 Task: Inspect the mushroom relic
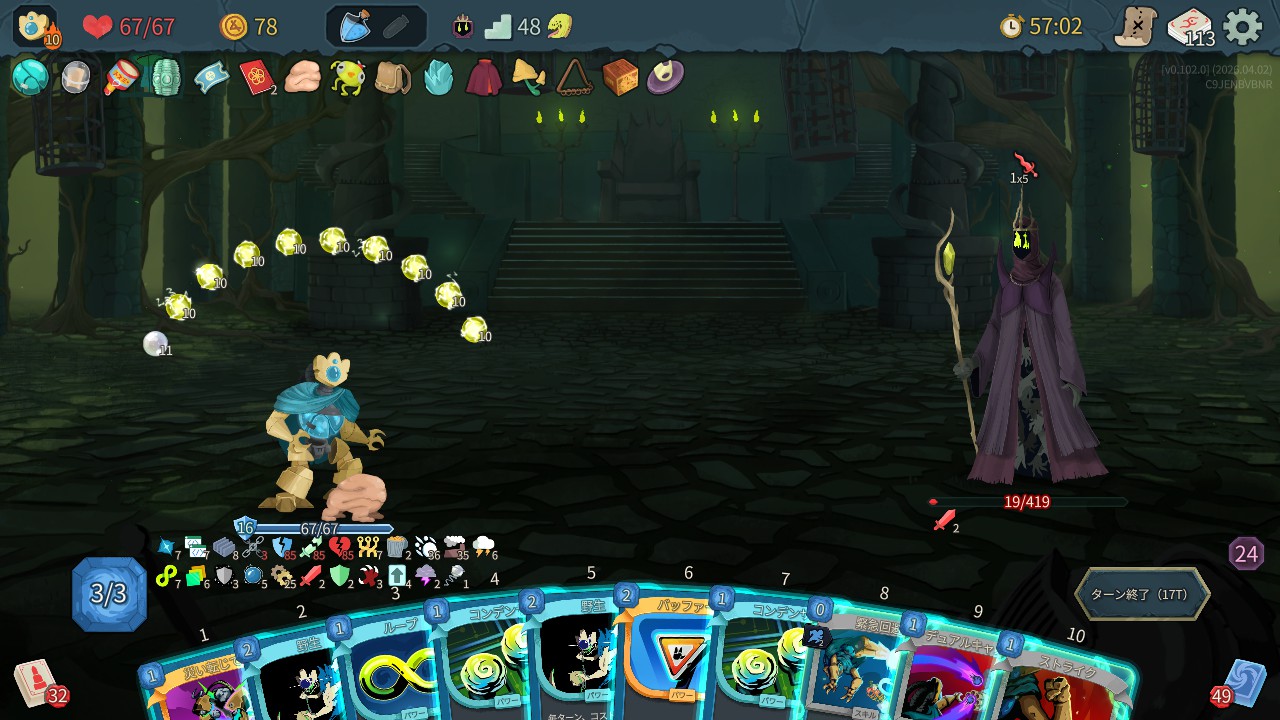coord(528,77)
